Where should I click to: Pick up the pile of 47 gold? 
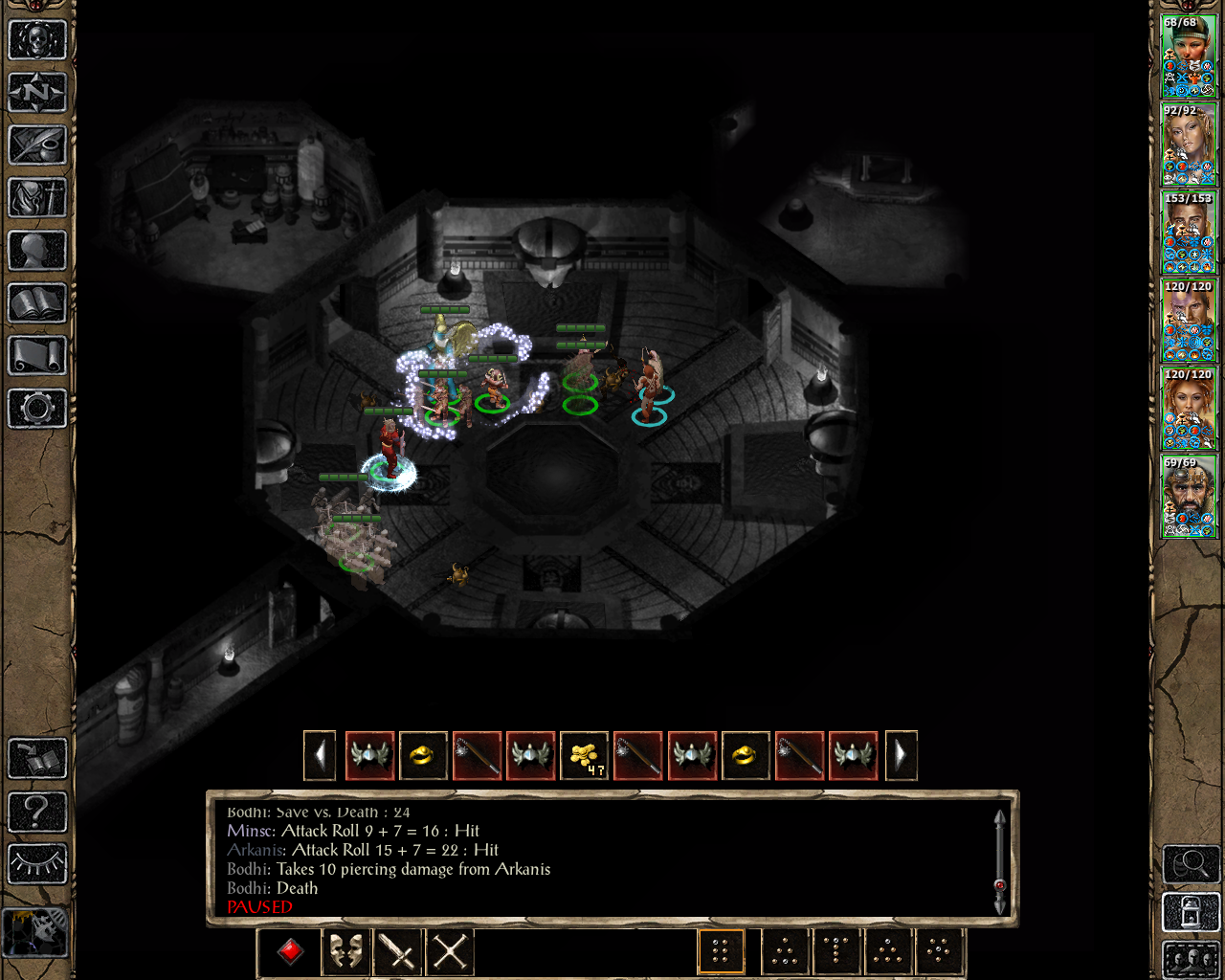(584, 756)
